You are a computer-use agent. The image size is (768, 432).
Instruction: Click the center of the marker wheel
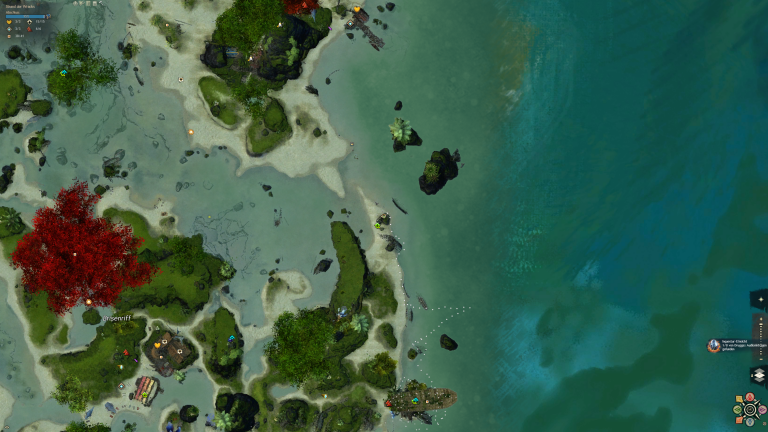pyautogui.click(x=748, y=408)
